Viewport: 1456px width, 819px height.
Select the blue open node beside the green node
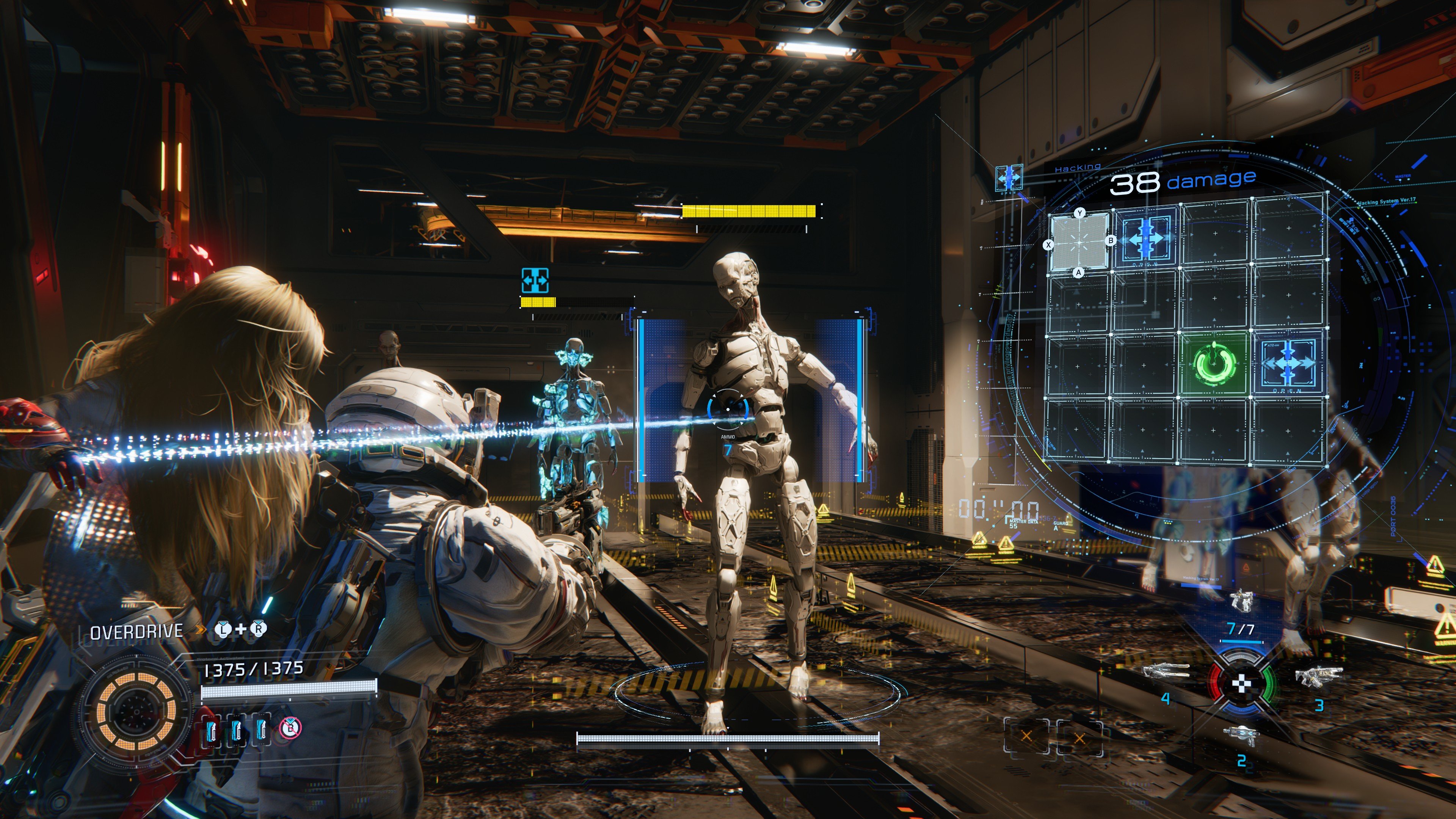[1288, 363]
